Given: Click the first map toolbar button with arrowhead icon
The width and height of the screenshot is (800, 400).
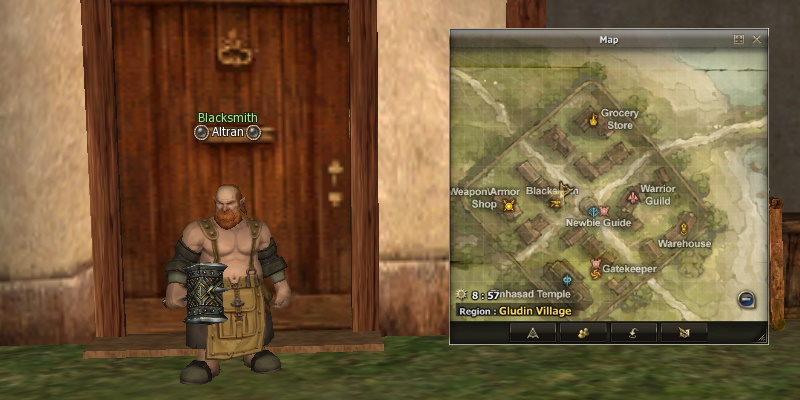Looking at the screenshot, I should 533,332.
